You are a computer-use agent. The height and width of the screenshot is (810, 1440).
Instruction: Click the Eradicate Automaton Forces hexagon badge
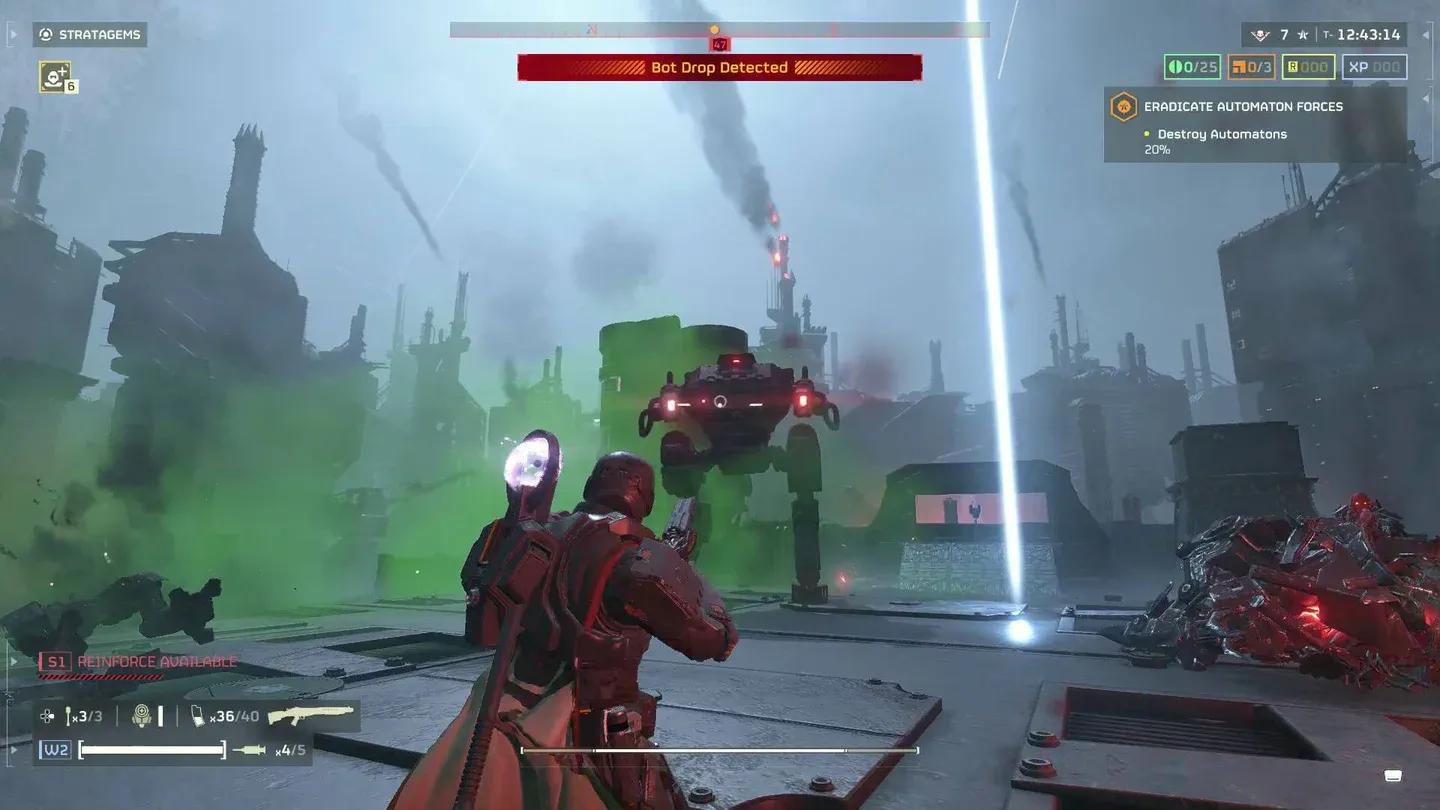(1124, 106)
